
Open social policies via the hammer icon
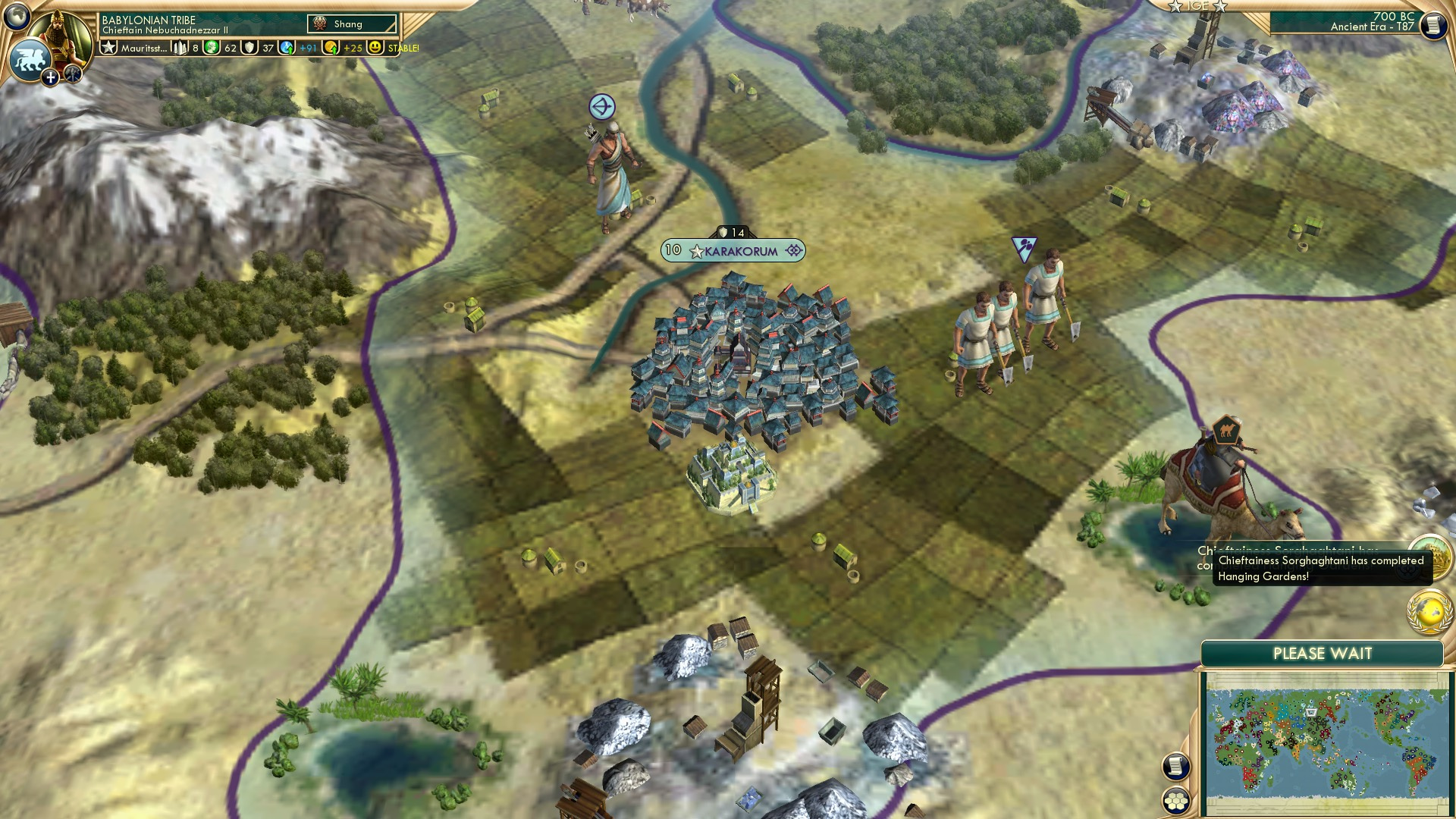coord(73,75)
